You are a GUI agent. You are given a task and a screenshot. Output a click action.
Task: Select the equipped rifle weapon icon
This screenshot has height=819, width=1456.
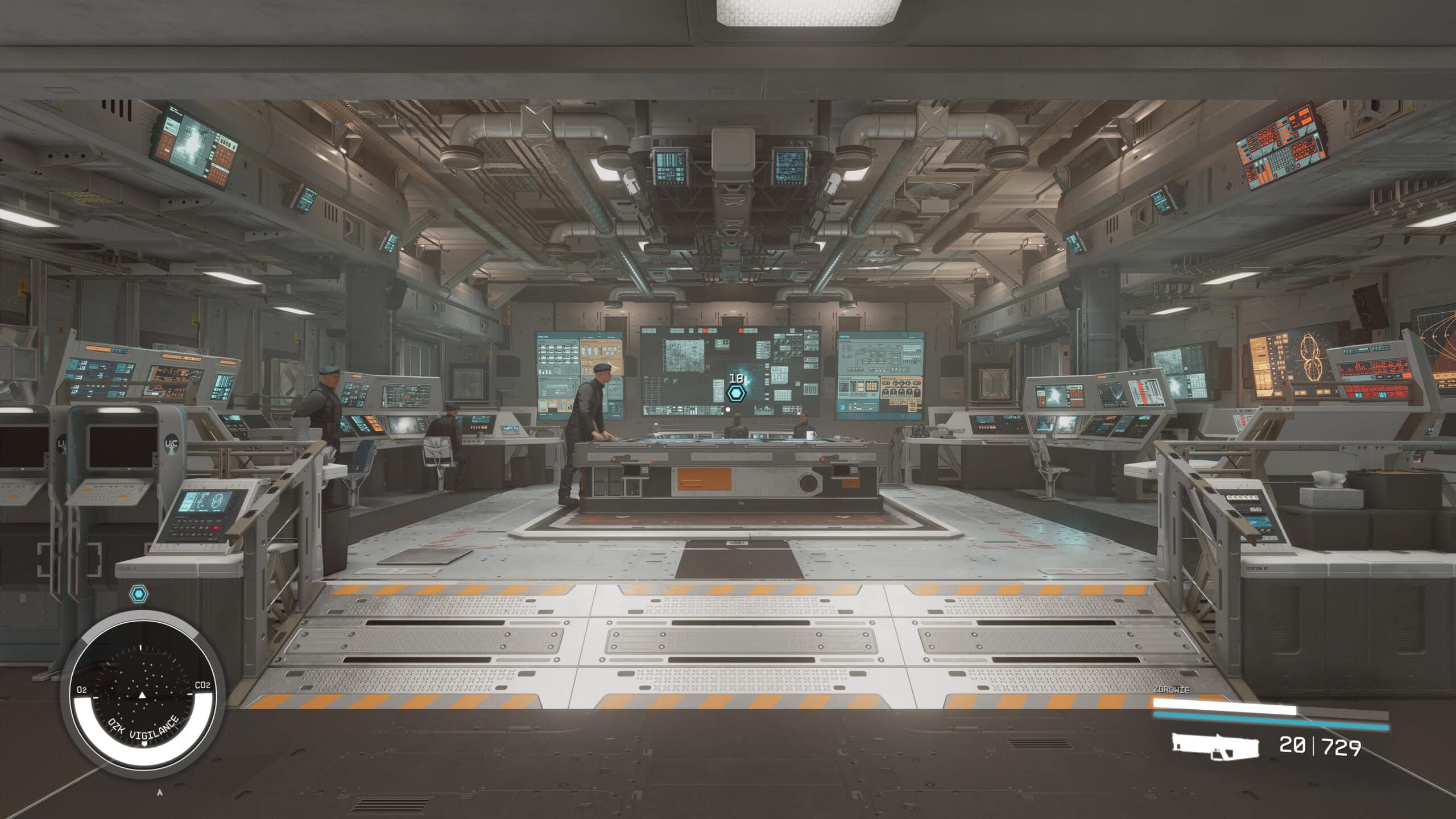[1214, 746]
